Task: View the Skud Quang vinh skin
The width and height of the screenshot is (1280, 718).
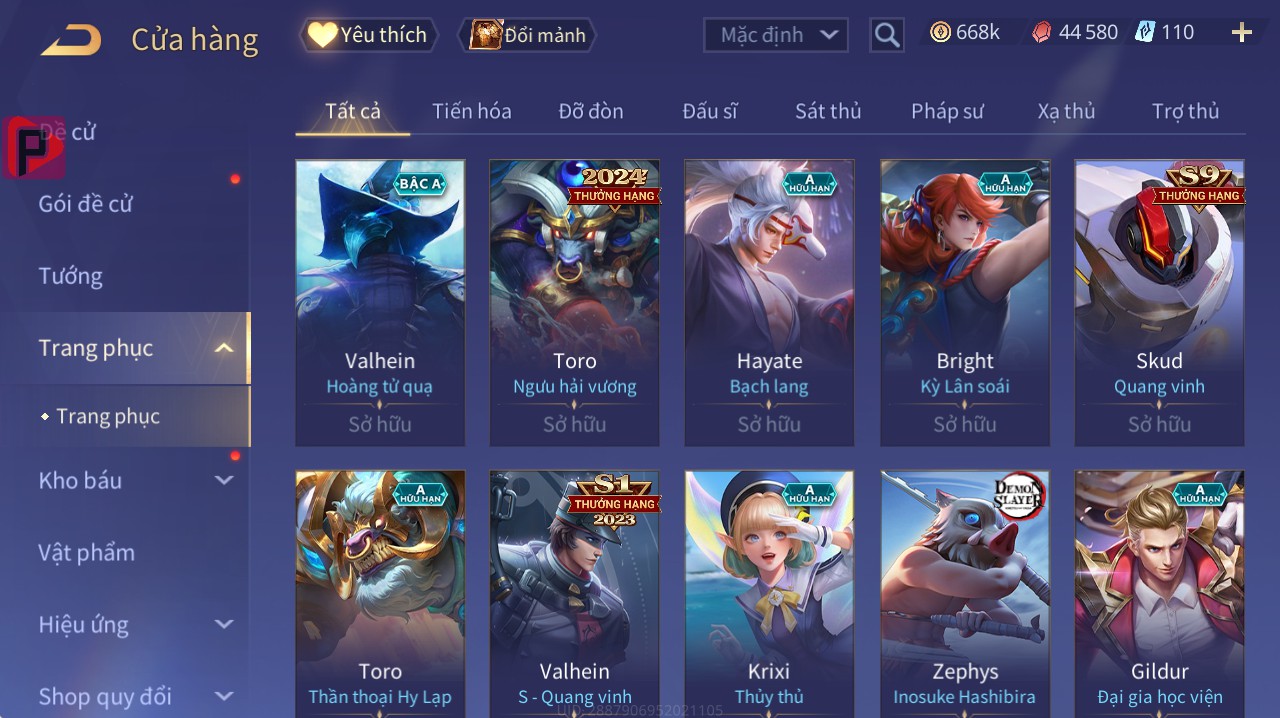Action: (1159, 302)
